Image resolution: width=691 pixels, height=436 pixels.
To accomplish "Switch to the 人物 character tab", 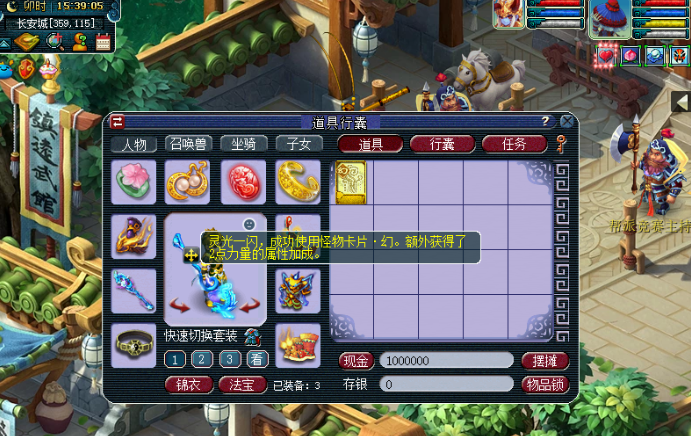I will tap(134, 144).
